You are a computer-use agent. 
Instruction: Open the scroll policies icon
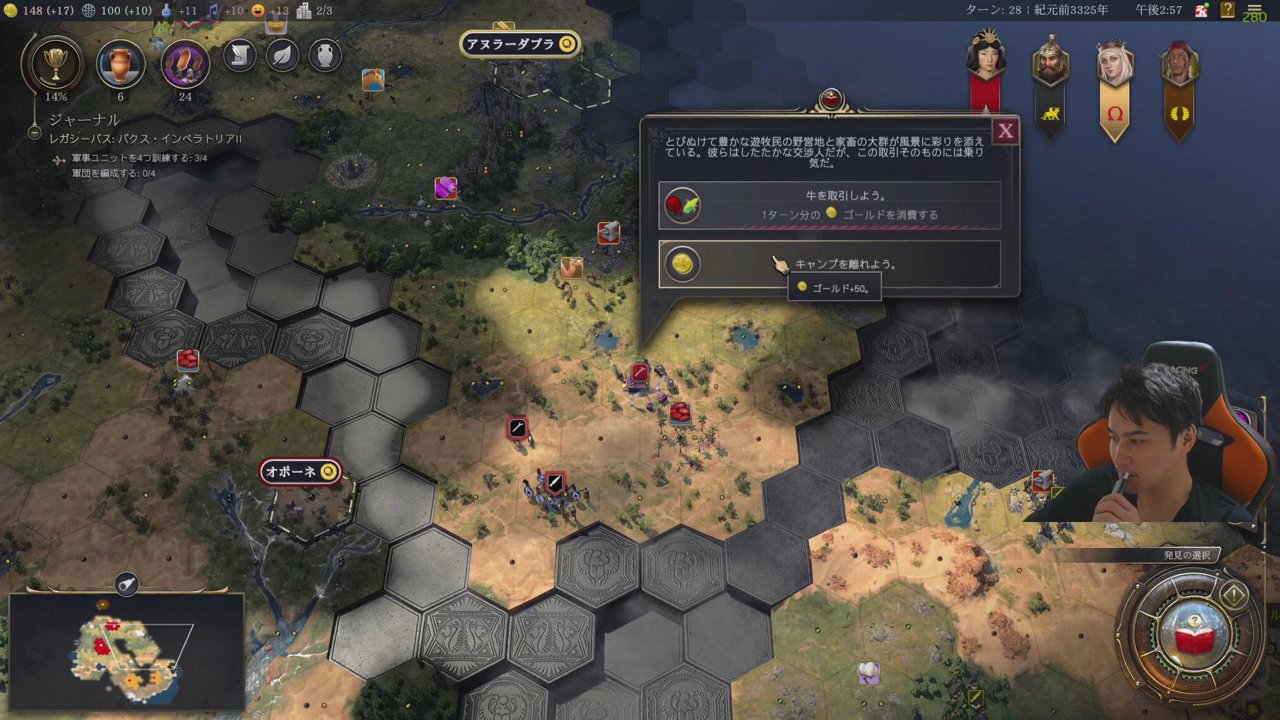tap(240, 55)
